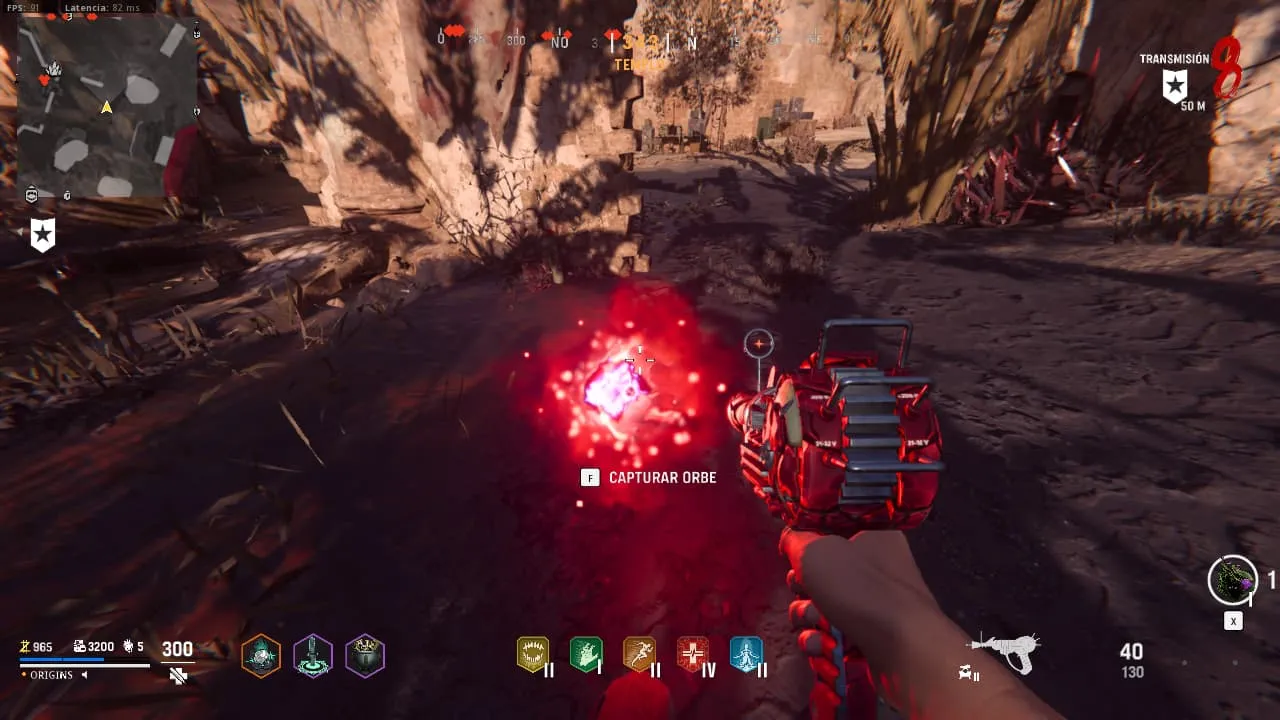Choose the blue glowing-figure perk icon
The width and height of the screenshot is (1280, 720).
coord(746,655)
